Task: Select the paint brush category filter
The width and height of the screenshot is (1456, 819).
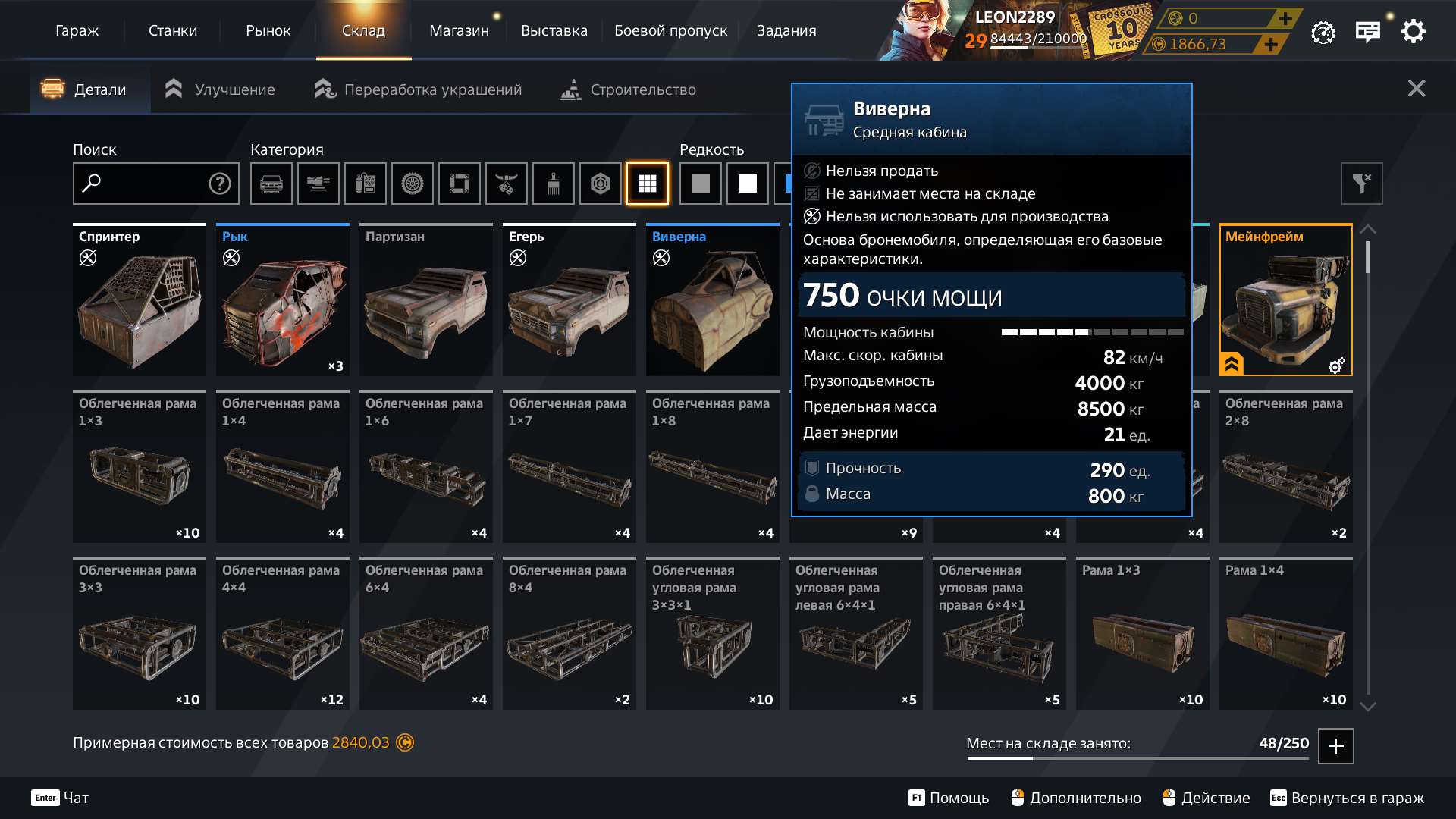Action: click(x=554, y=184)
